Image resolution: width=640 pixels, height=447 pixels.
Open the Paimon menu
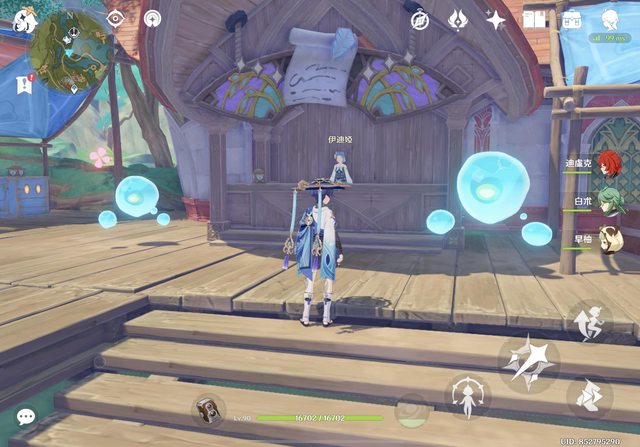(24, 19)
